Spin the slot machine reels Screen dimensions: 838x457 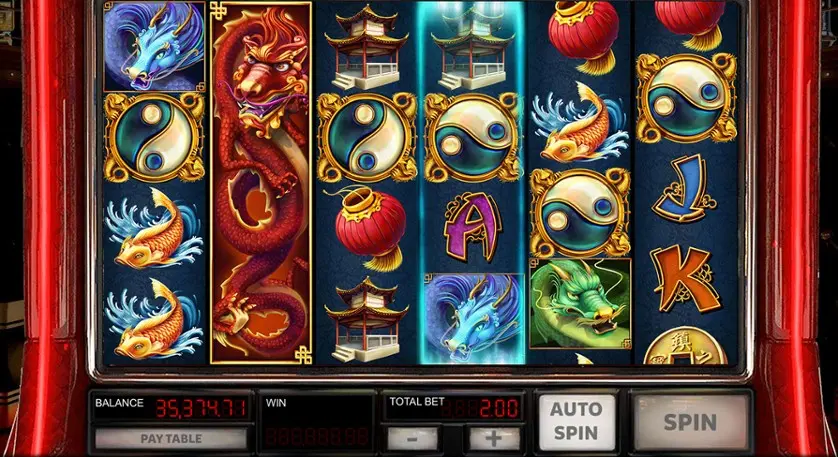(x=690, y=421)
